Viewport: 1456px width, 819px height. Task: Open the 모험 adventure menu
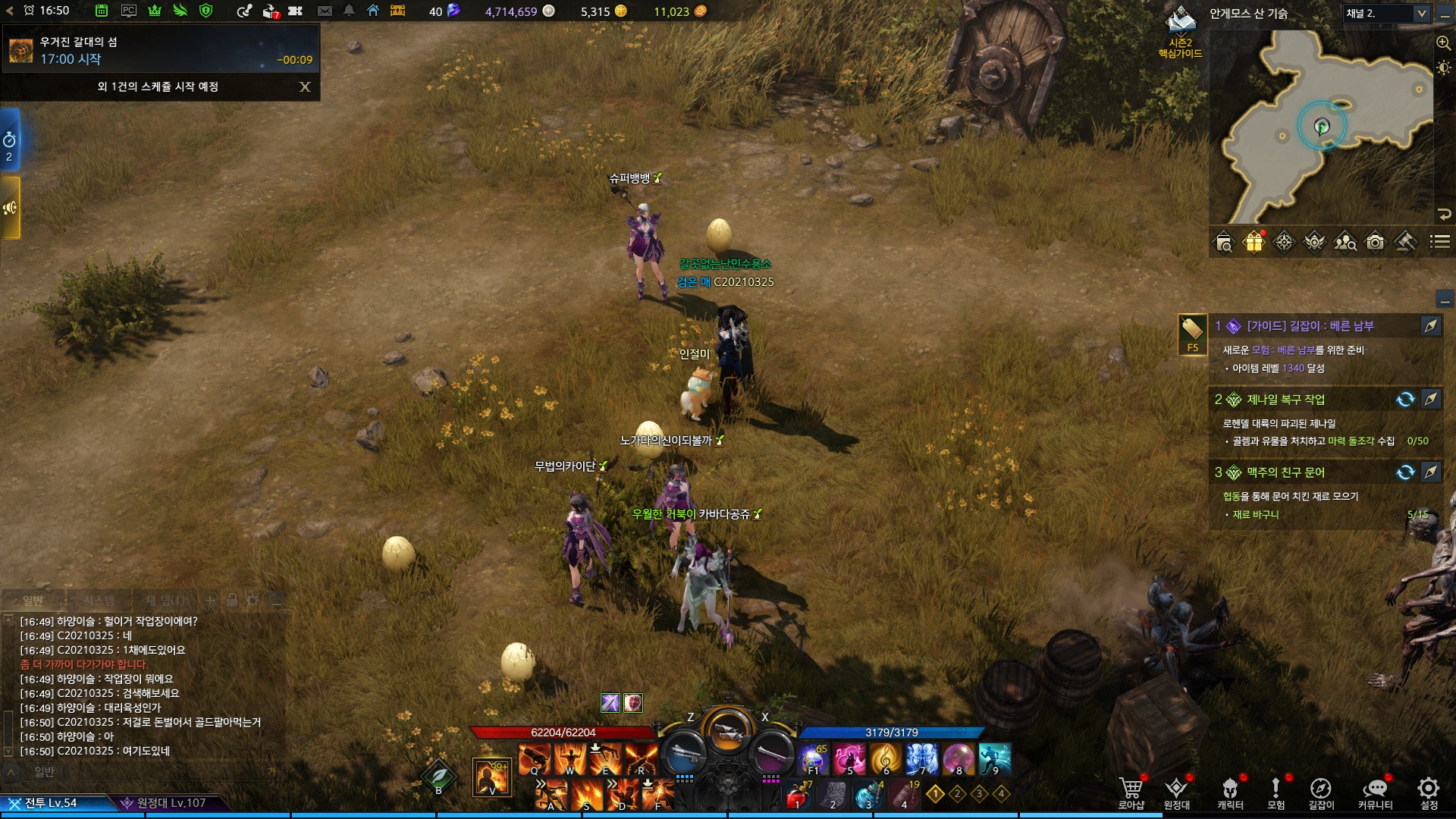click(x=1276, y=792)
